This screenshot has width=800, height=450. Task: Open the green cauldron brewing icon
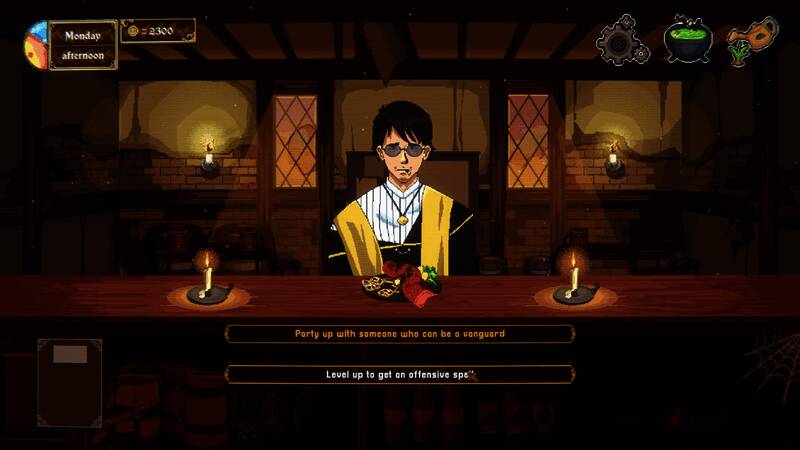[x=687, y=40]
